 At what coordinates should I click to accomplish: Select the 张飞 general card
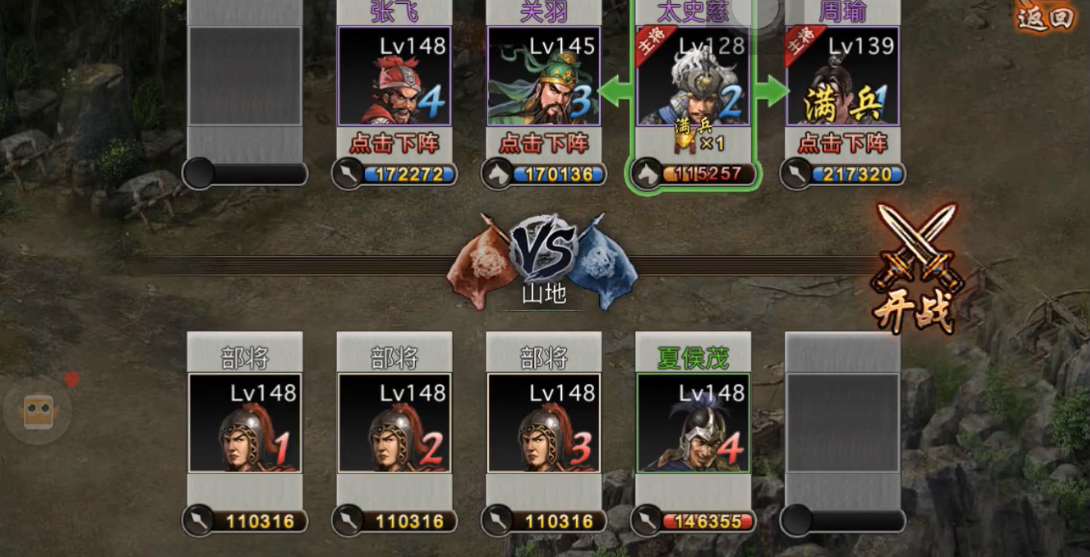click(394, 76)
